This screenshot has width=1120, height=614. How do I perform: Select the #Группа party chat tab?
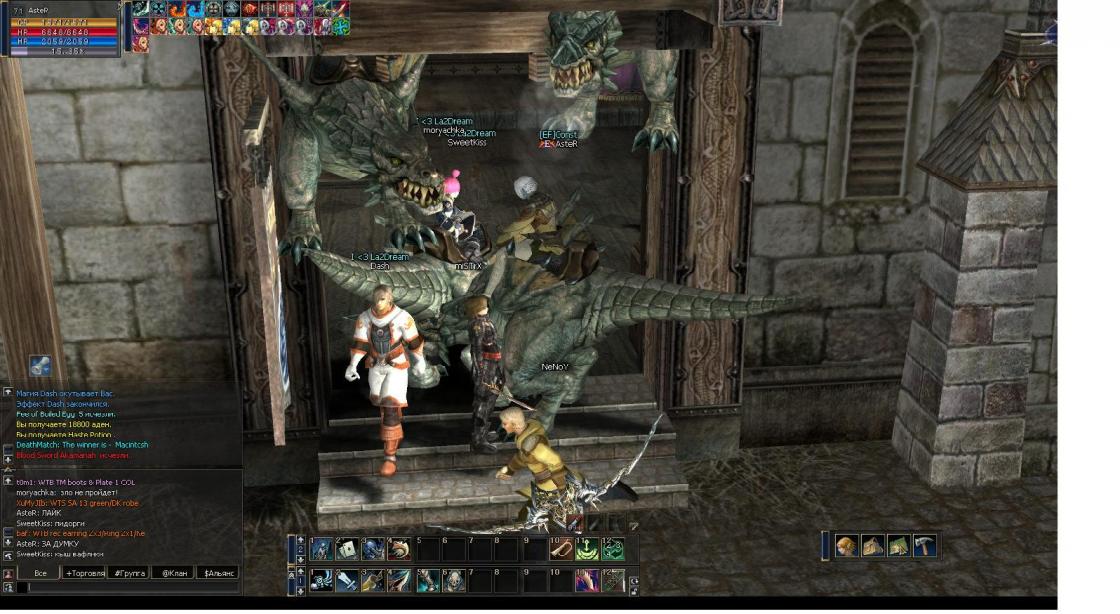tap(129, 573)
